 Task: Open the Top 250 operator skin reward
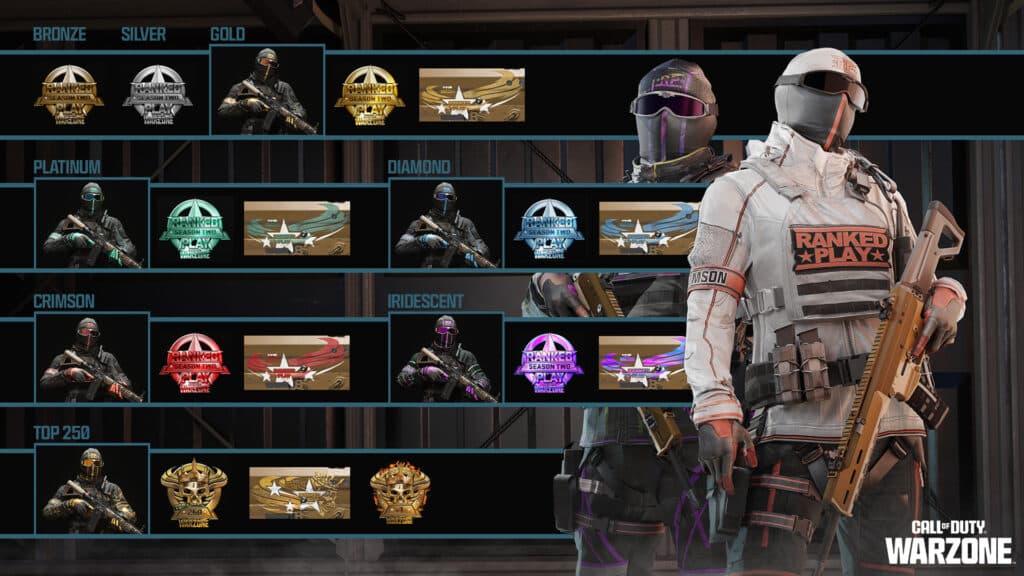[x=92, y=490]
